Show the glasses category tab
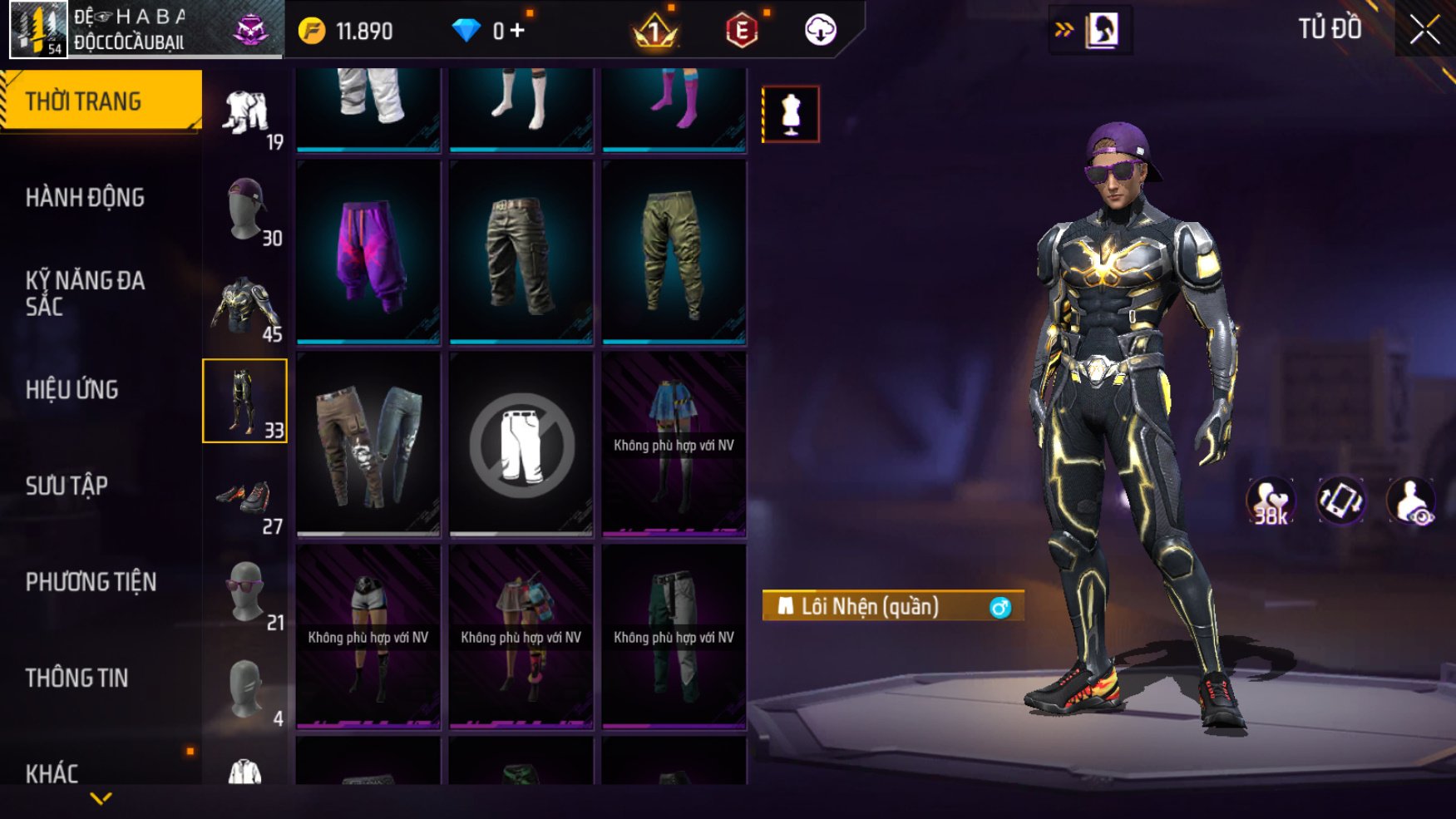Screen dimensions: 1456x819 pyautogui.click(x=245, y=594)
